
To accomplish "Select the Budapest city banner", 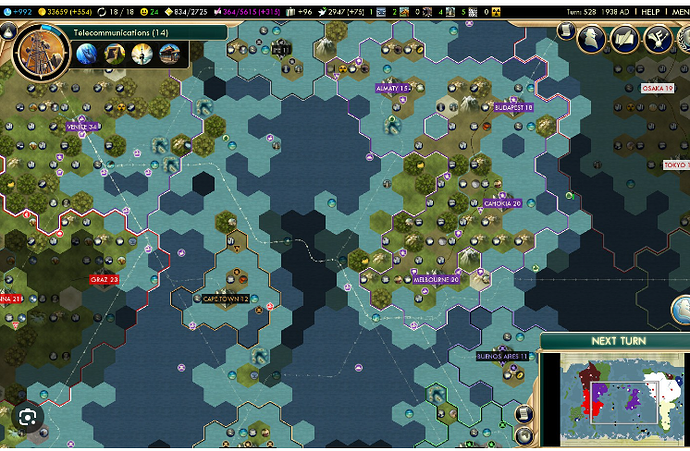I will point(513,107).
